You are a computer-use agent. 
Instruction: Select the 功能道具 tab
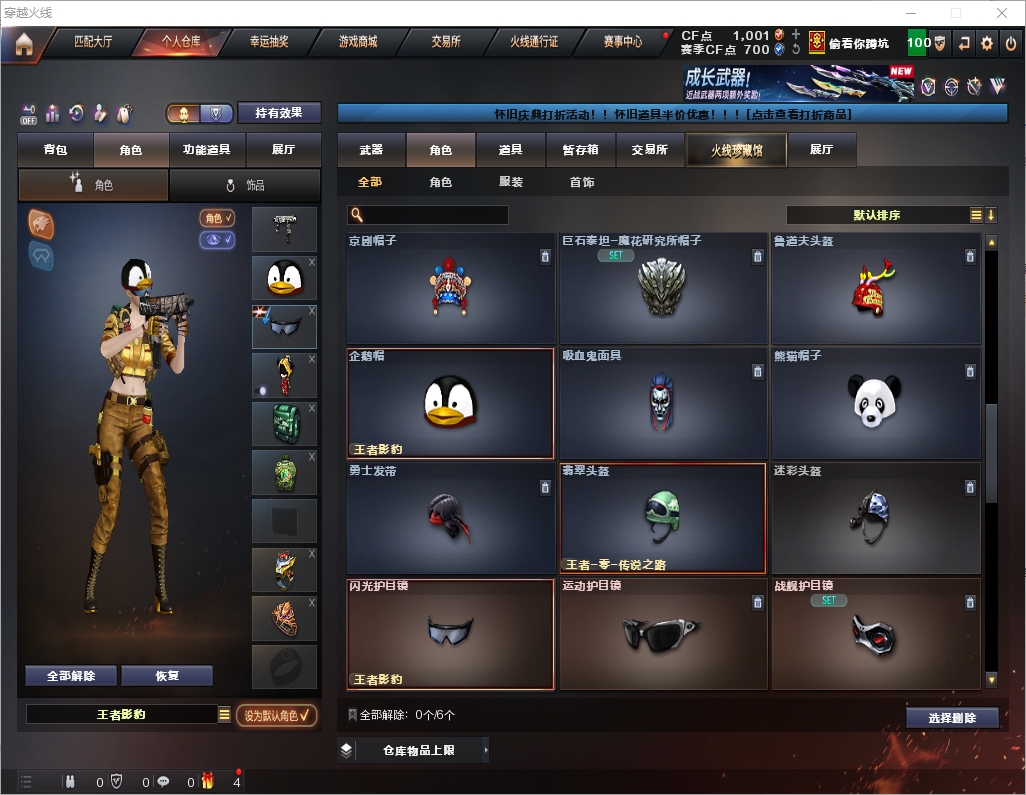pos(207,150)
